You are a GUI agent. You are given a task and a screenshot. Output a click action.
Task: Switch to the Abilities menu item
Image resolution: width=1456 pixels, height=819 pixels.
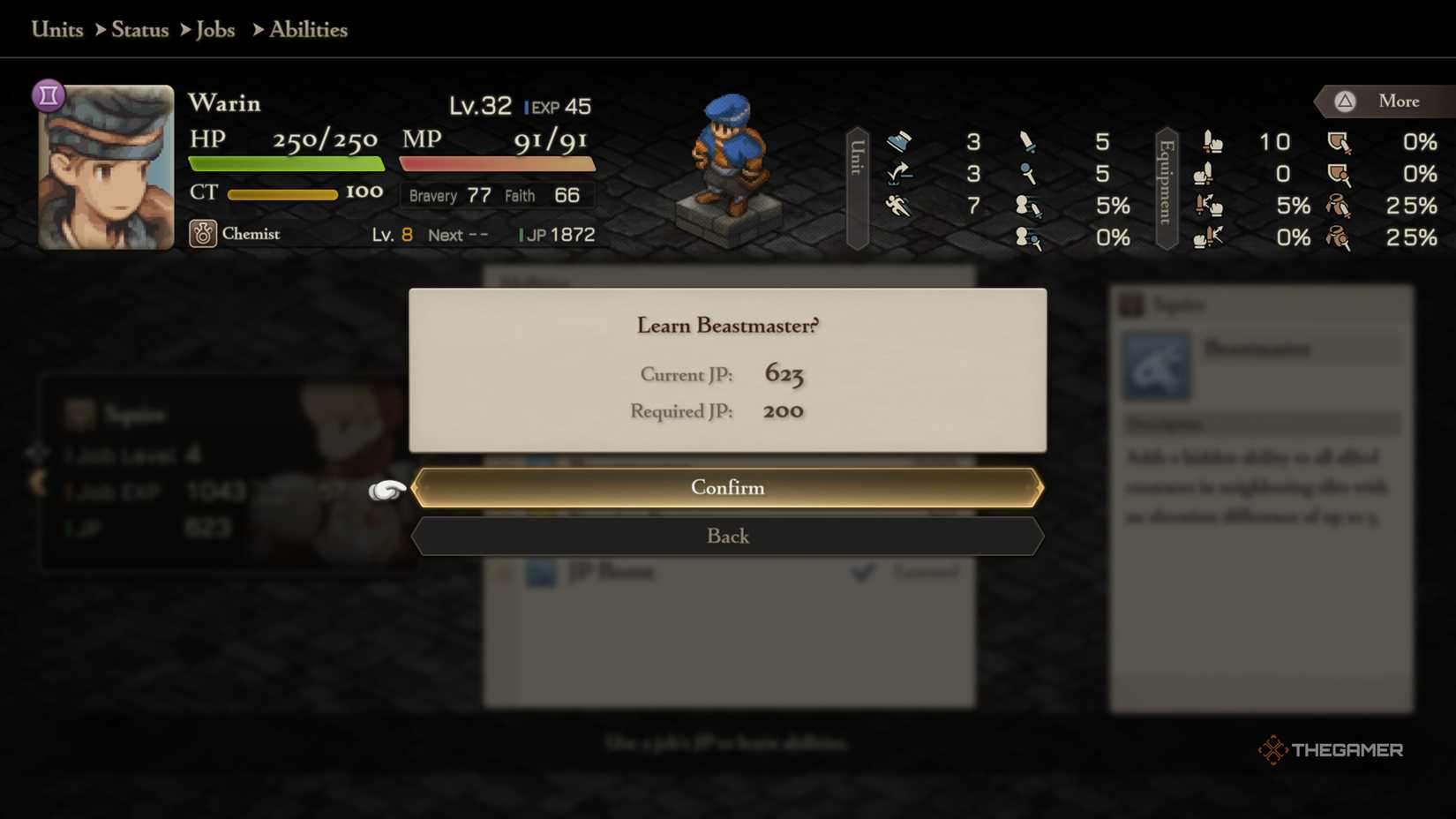(x=307, y=29)
